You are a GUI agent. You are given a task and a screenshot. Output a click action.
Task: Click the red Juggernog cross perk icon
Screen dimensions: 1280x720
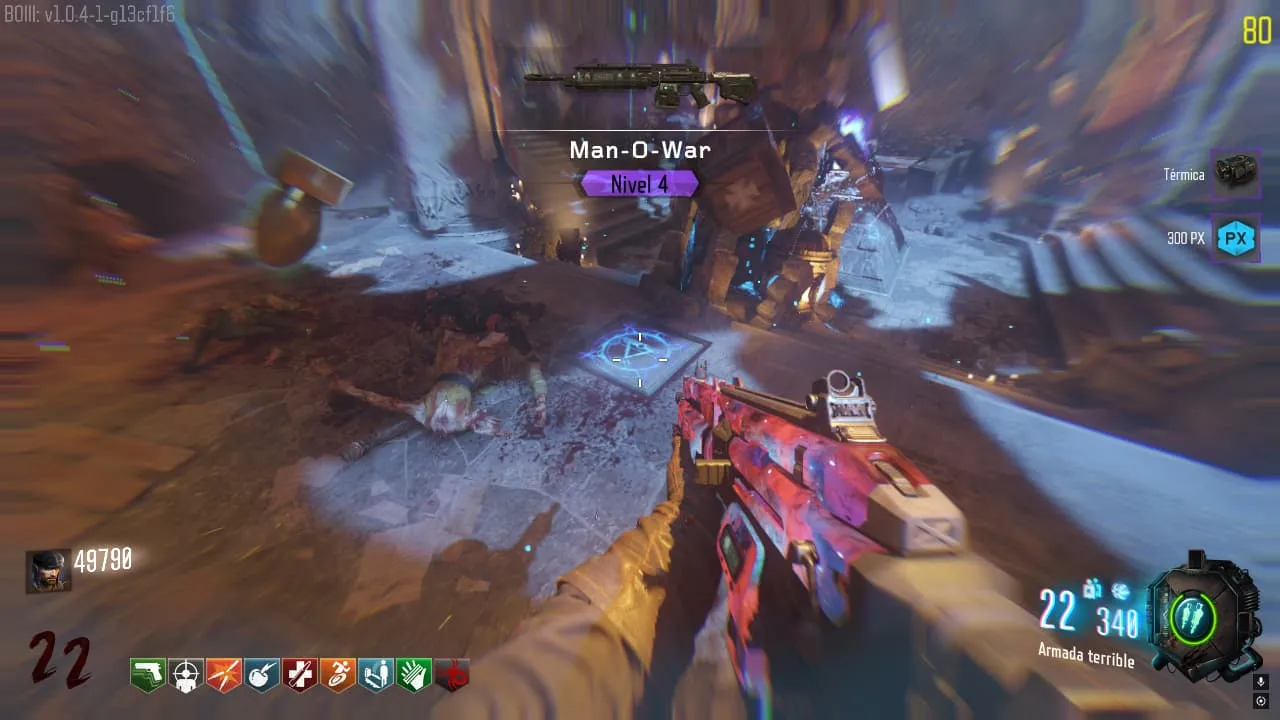click(299, 675)
